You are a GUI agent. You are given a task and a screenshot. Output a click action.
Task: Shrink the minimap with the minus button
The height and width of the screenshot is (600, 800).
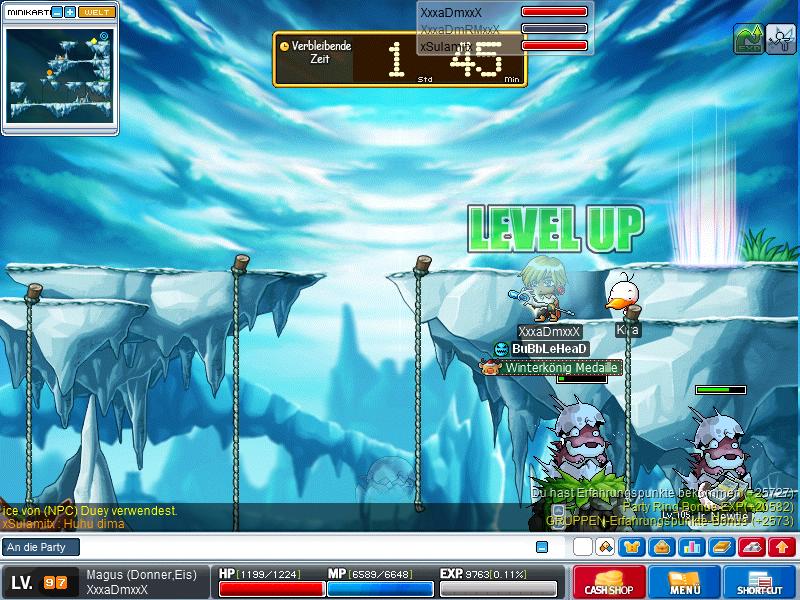coord(57,12)
